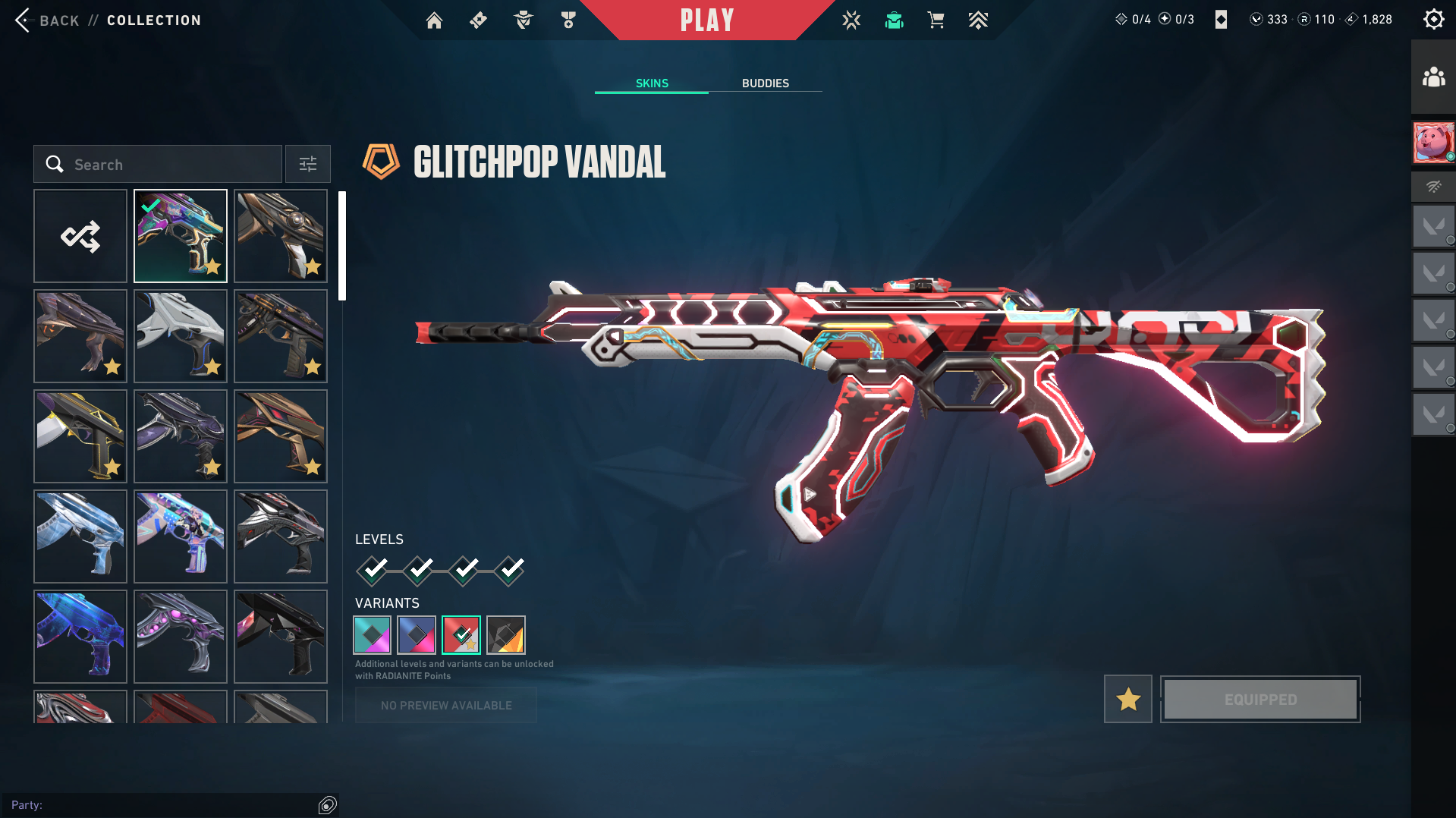Click the pig player avatar
The height and width of the screenshot is (818, 1456).
point(1433,143)
